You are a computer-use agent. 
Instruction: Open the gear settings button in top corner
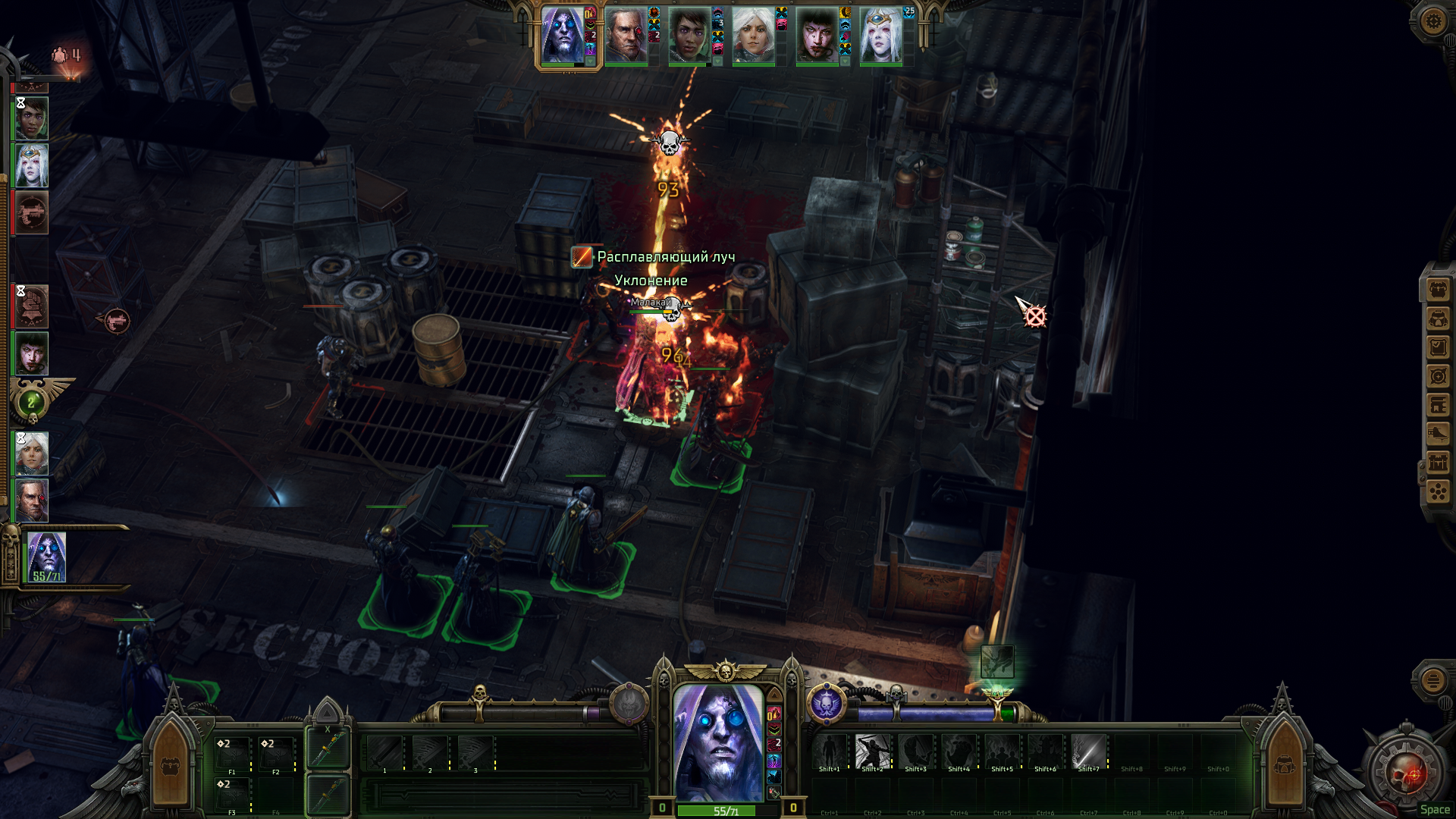pyautogui.click(x=1432, y=20)
